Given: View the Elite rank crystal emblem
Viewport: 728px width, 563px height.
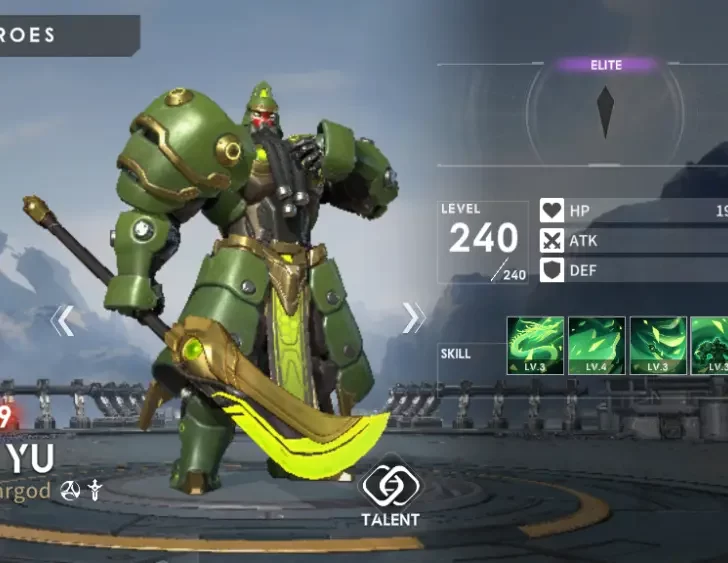Looking at the screenshot, I should [605, 112].
